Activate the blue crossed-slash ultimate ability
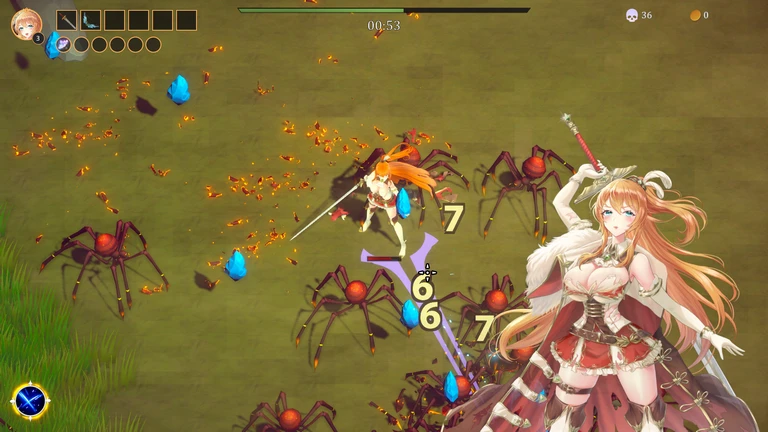768x432 pixels. click(30, 401)
